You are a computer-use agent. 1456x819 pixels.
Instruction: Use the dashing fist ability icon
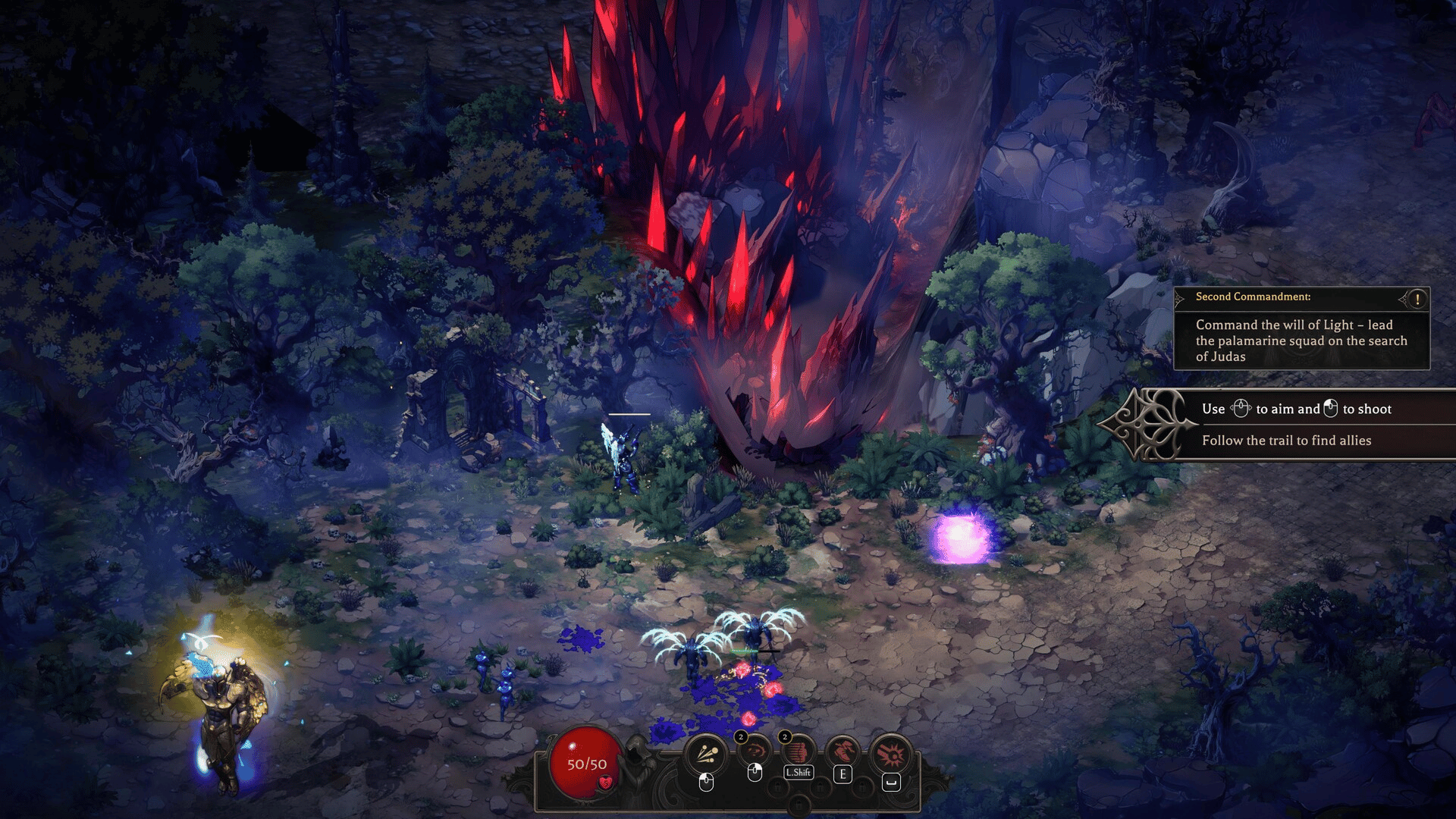[798, 752]
